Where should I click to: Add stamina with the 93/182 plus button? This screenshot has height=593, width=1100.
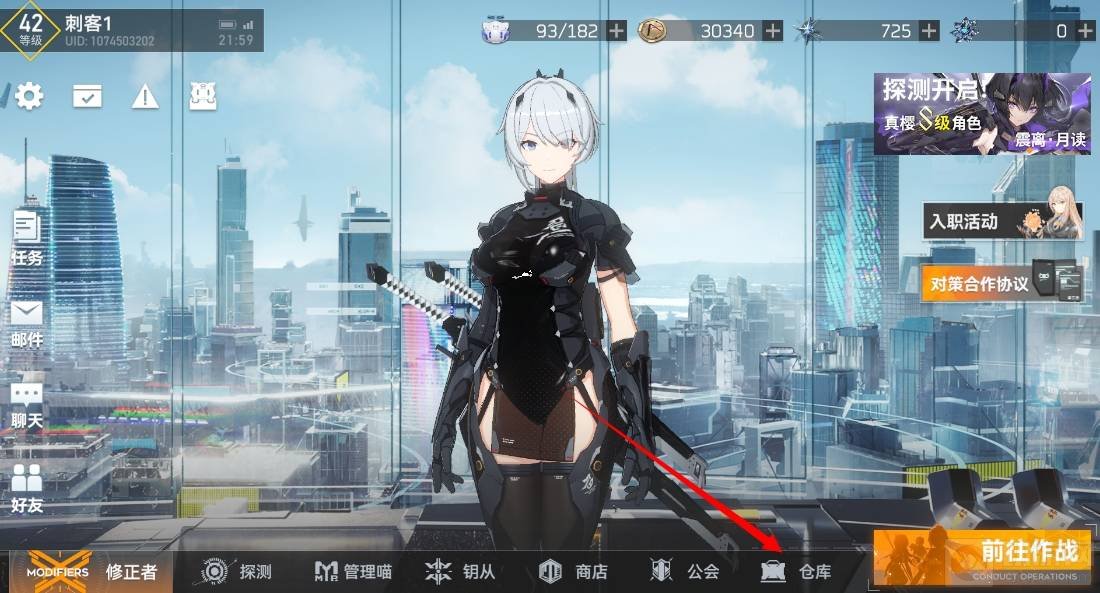[617, 30]
